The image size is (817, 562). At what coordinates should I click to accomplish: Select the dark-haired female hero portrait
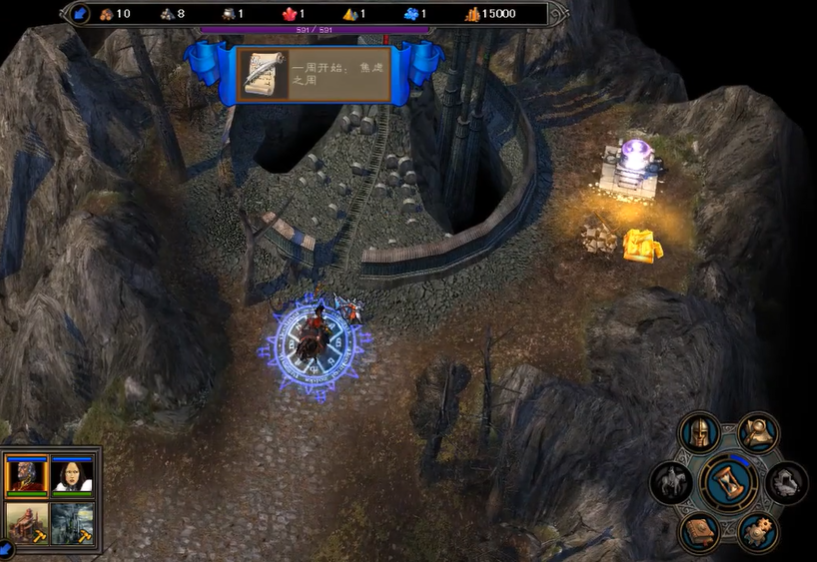pos(72,473)
